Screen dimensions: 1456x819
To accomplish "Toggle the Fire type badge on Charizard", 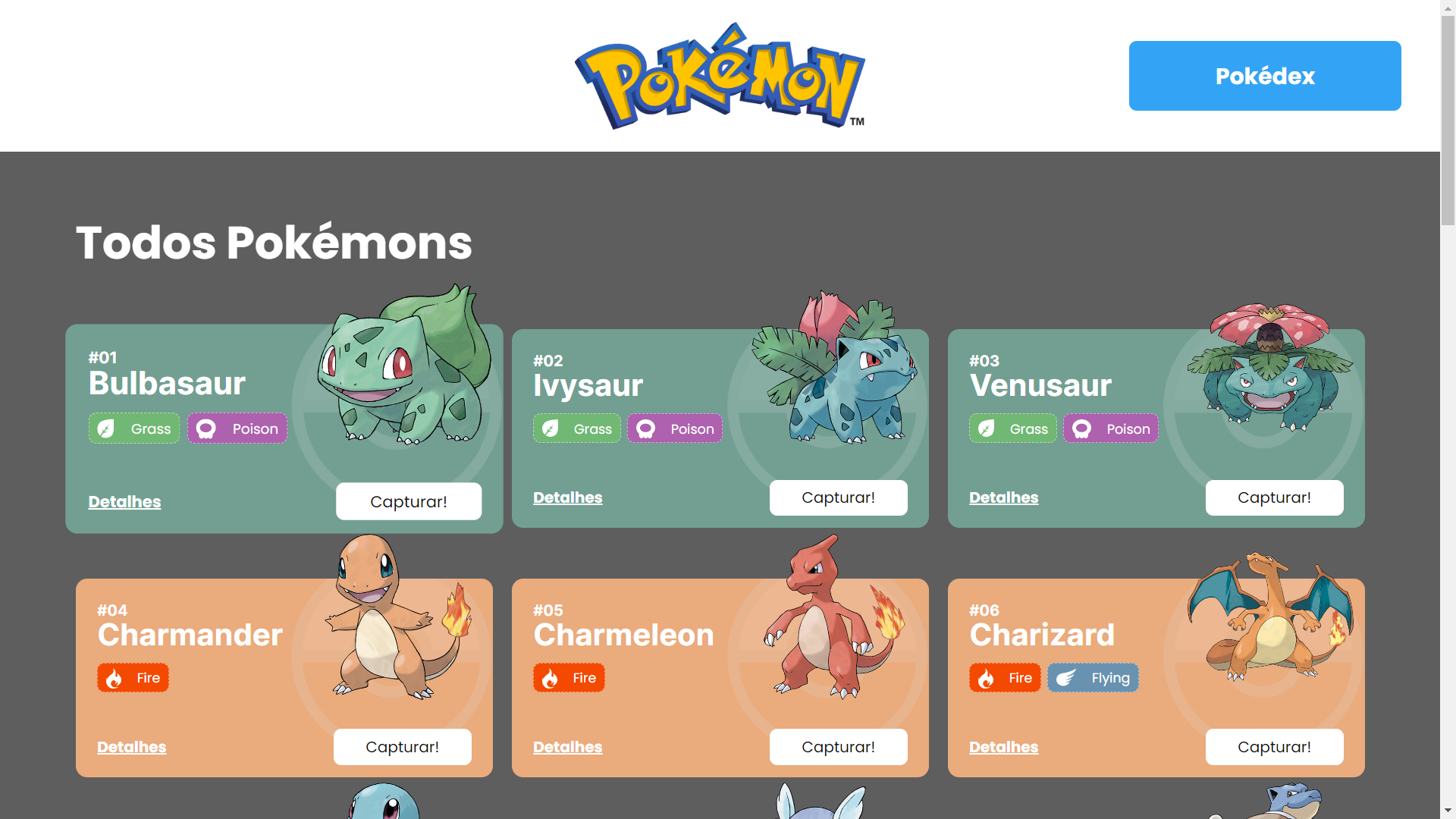I will click(1004, 678).
